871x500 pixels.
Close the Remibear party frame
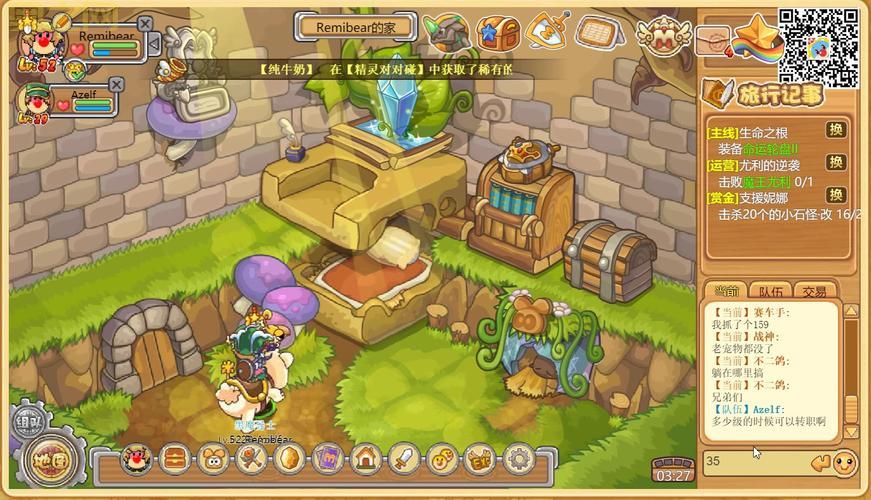pos(145,24)
